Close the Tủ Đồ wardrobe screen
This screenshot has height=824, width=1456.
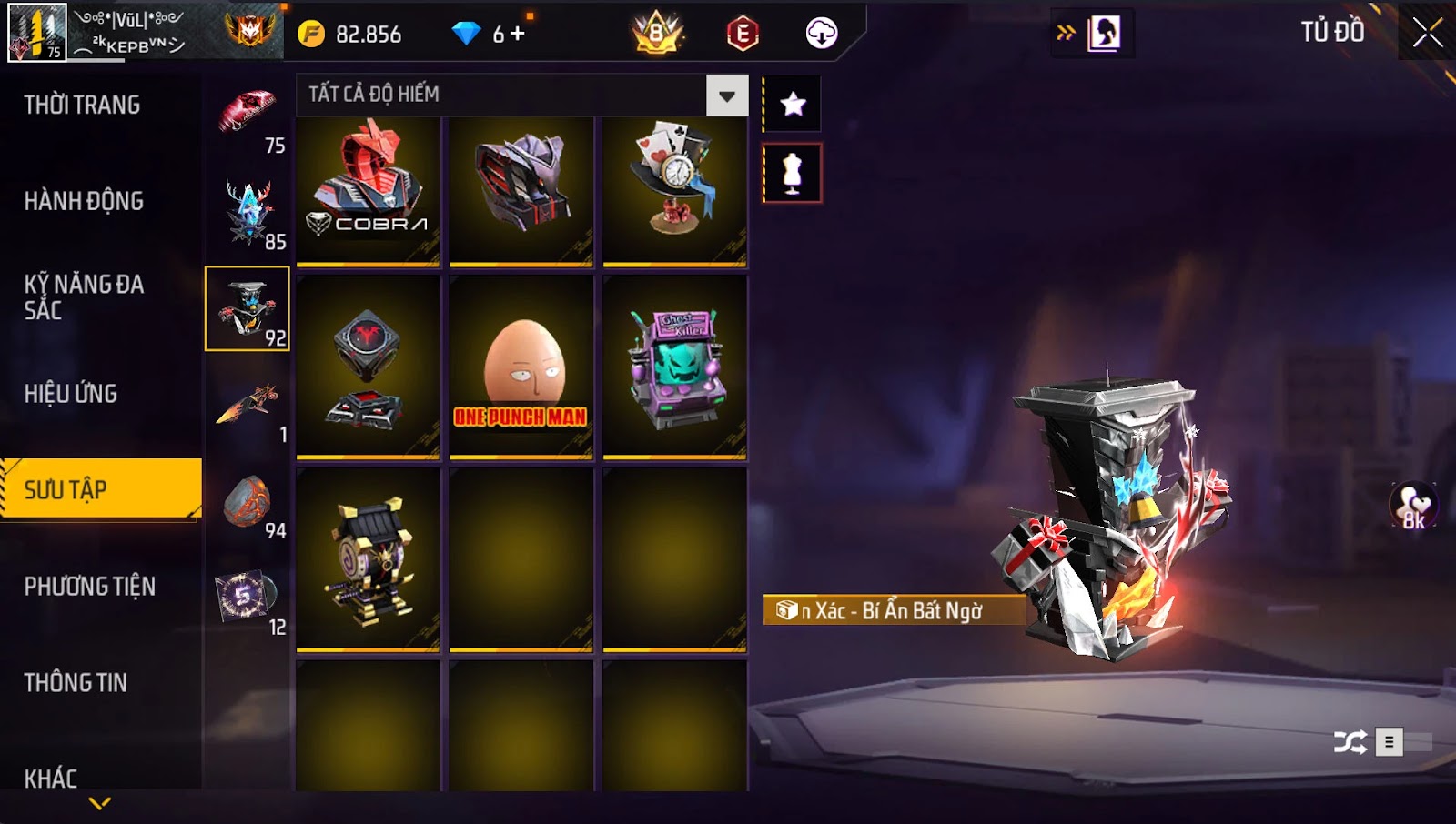1427,33
